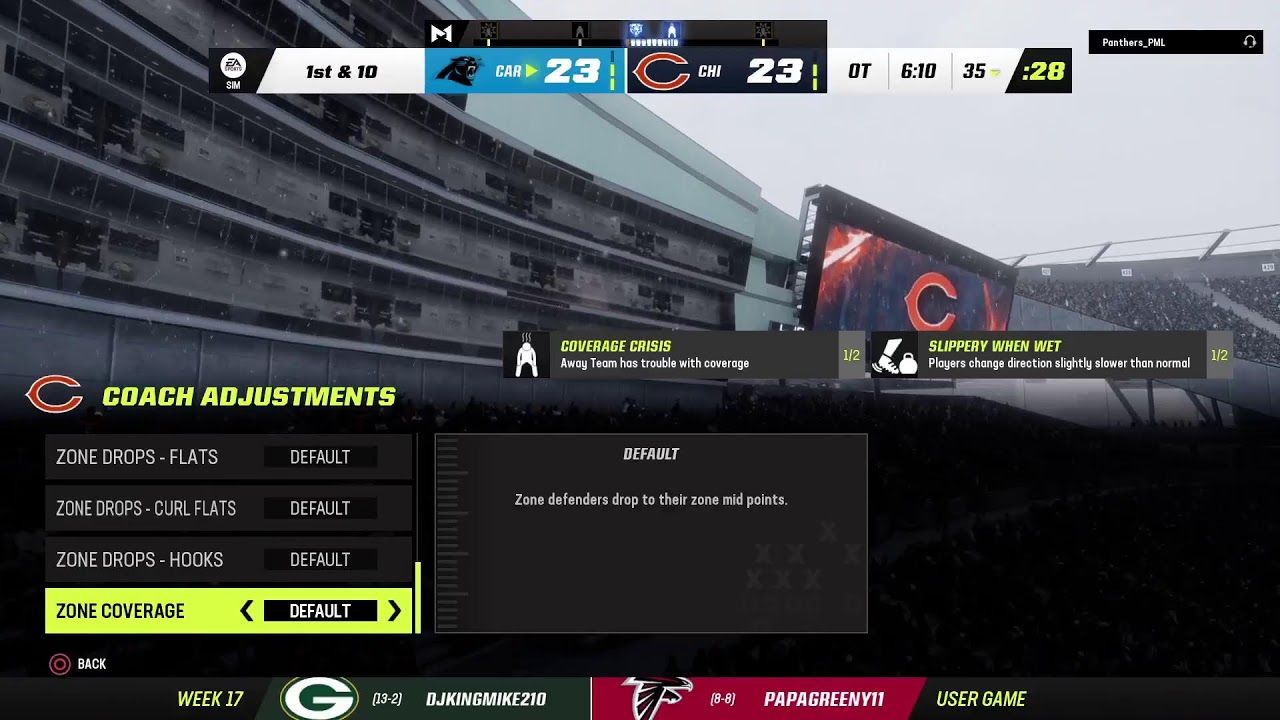Select the highlighted Zone Coverage row

click(140, 611)
